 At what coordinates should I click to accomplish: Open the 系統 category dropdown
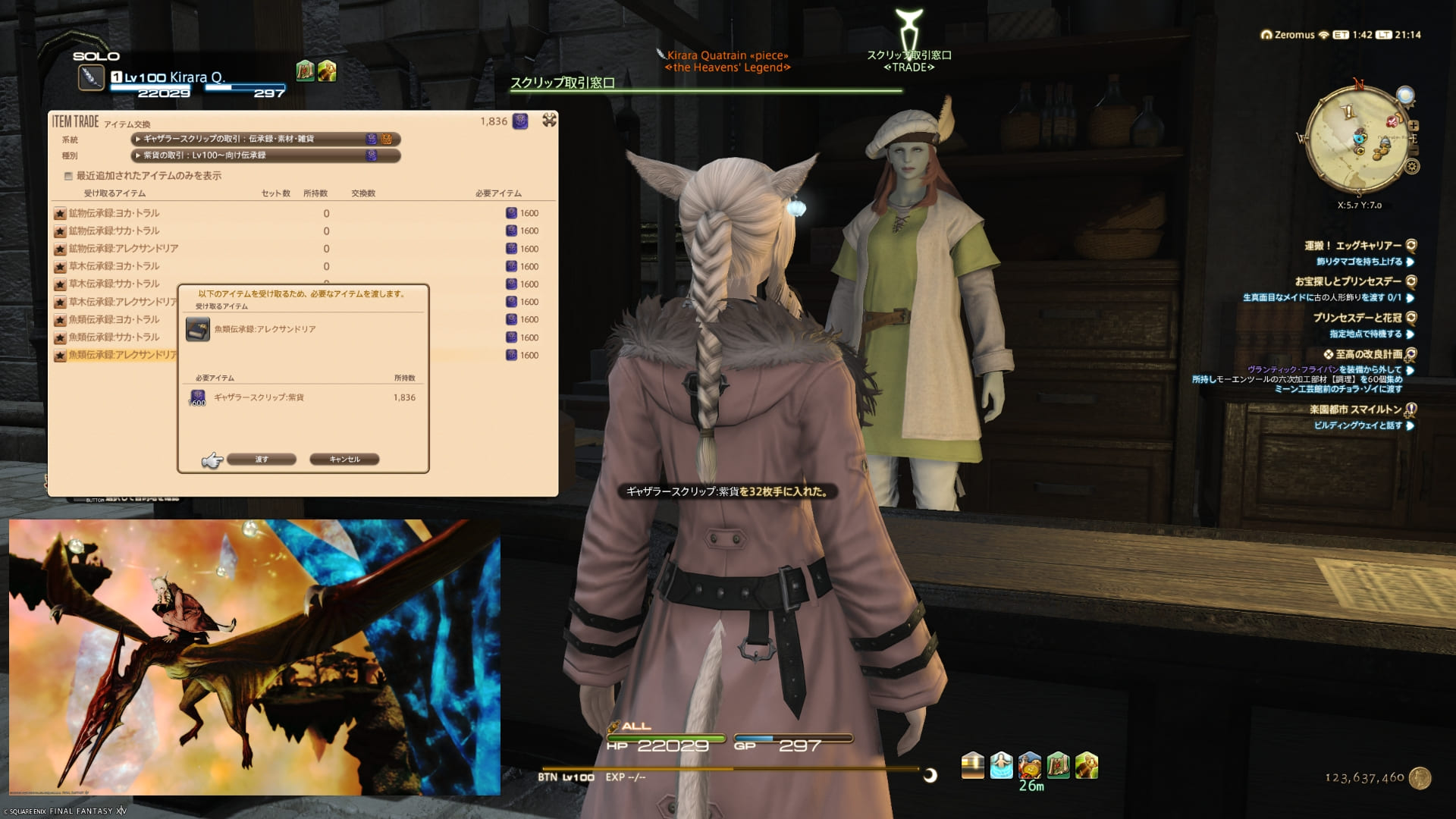click(x=265, y=139)
